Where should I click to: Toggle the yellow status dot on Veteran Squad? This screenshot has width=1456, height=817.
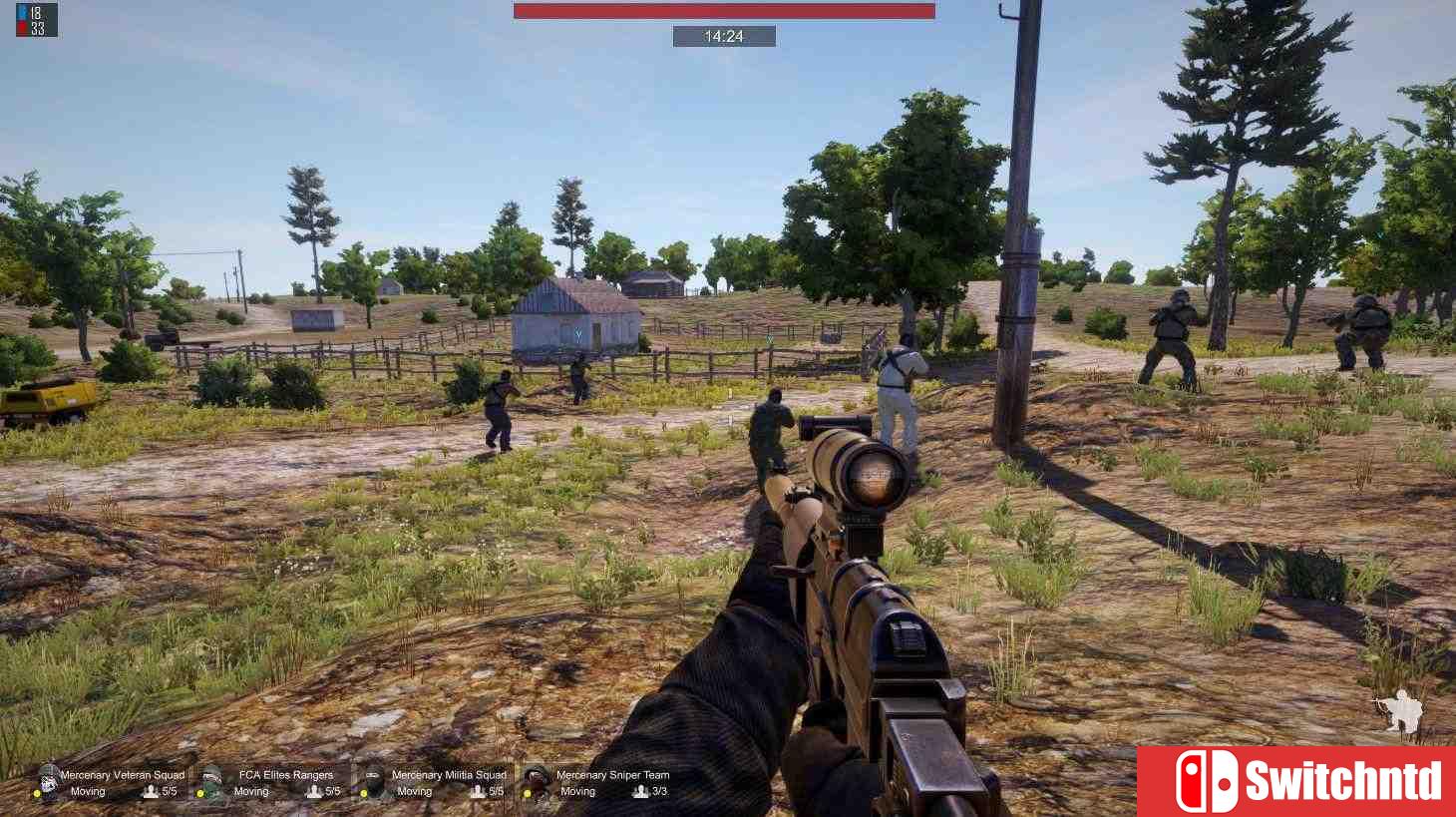(x=37, y=793)
